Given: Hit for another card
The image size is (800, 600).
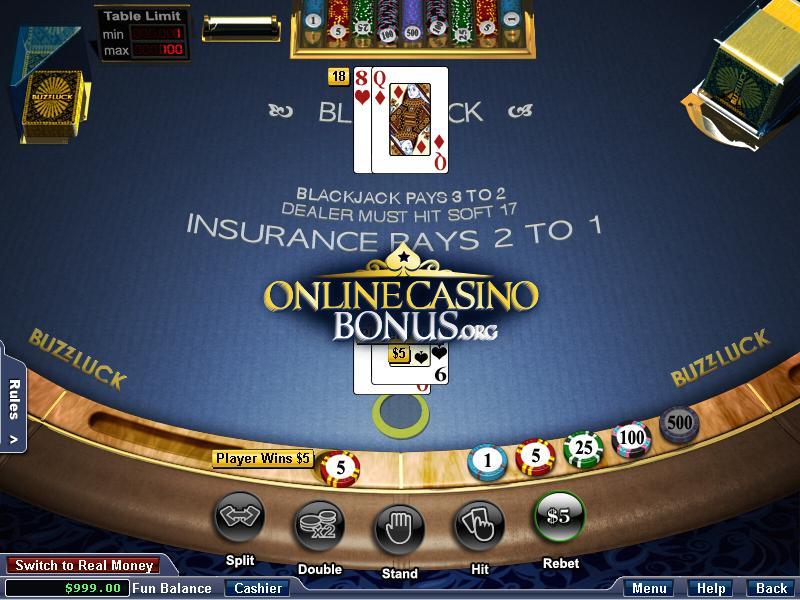Looking at the screenshot, I should tap(479, 522).
